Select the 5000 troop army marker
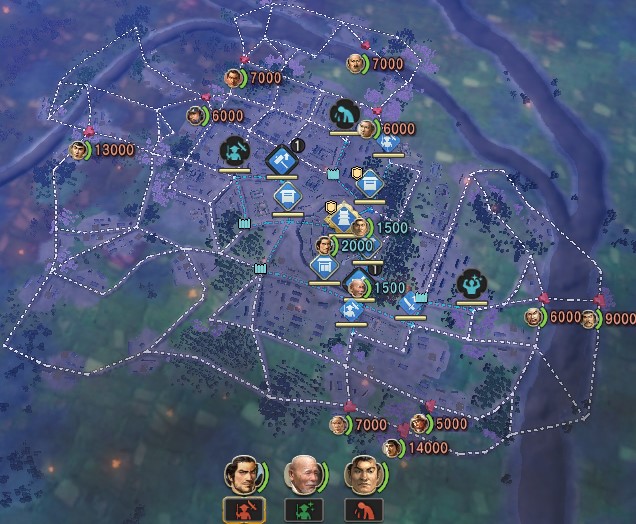 421,424
